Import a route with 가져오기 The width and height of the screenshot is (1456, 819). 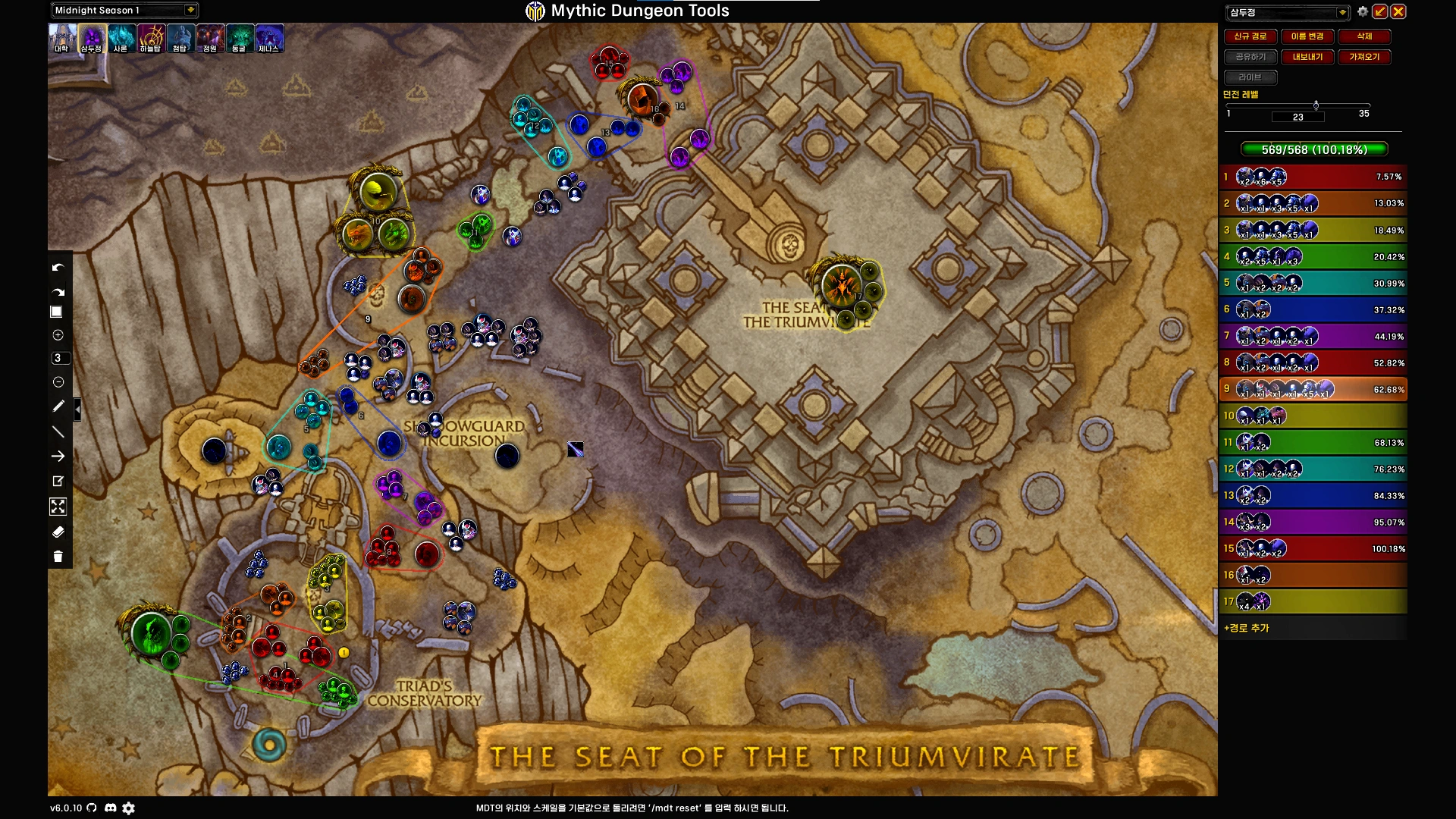pos(1363,57)
